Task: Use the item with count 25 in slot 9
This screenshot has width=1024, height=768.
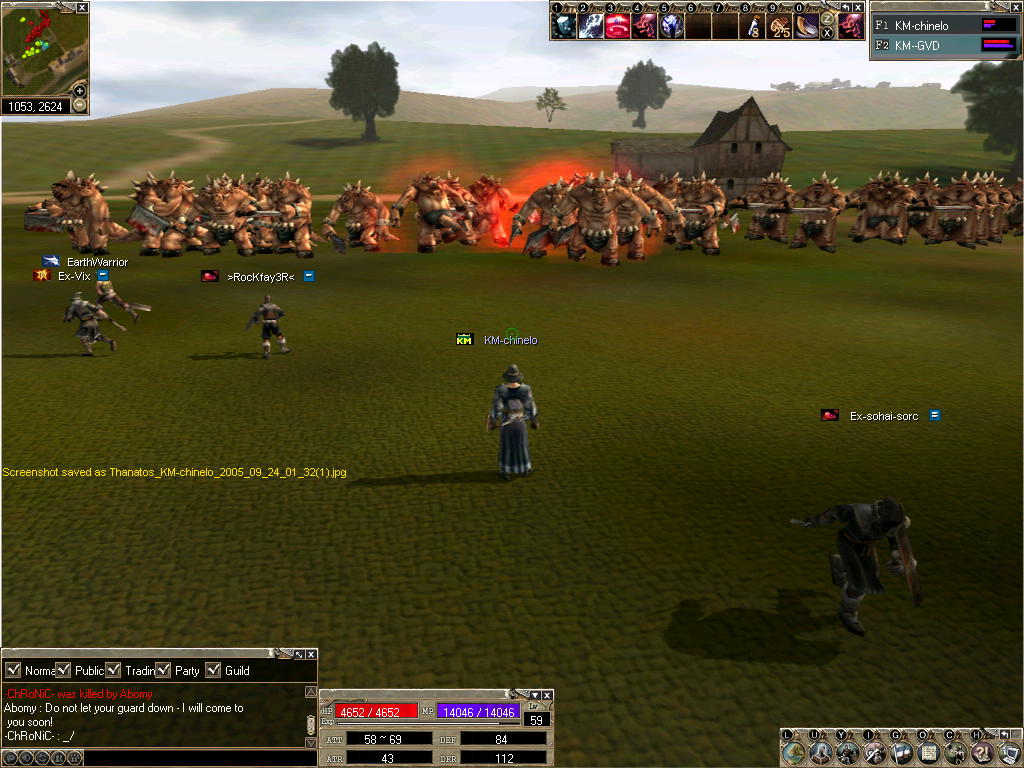Action: 780,26
